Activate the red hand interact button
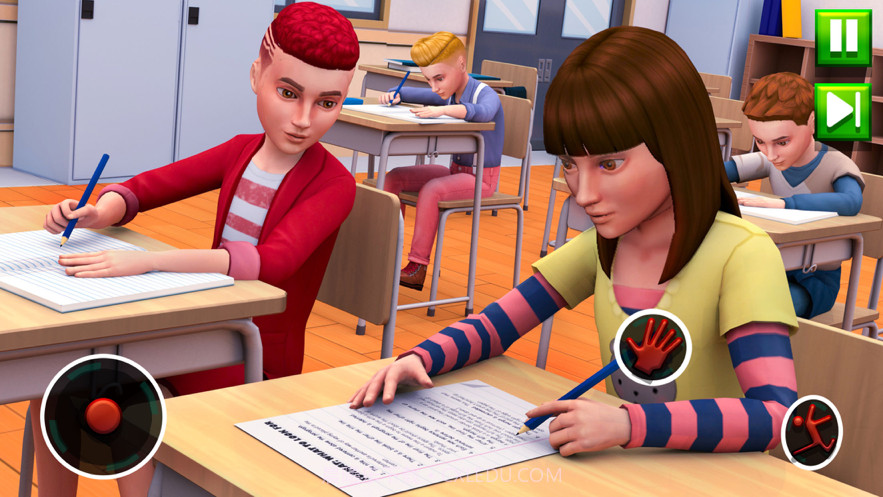883x497 pixels. point(653,348)
